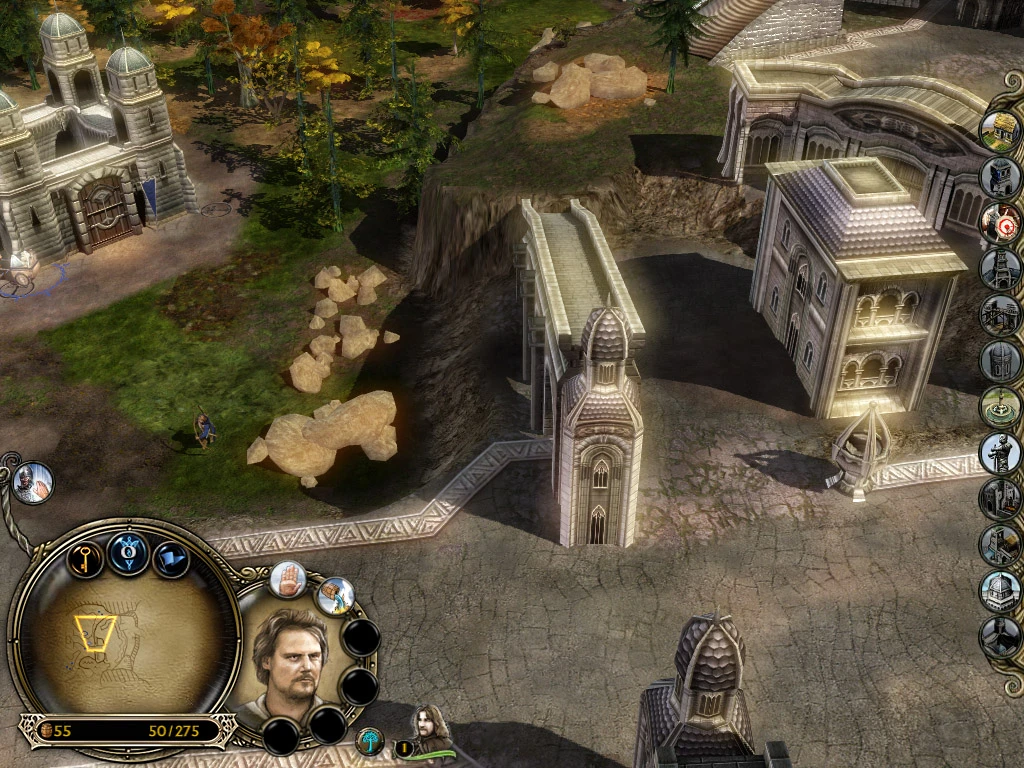Select the fountain well build icon
Screen dimensions: 1024x768
click(x=999, y=407)
